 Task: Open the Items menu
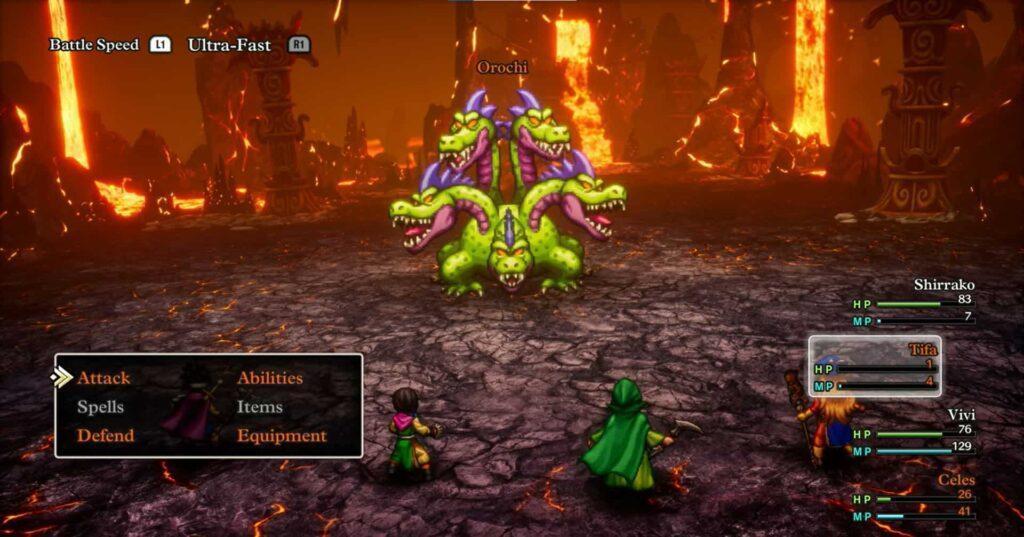259,407
